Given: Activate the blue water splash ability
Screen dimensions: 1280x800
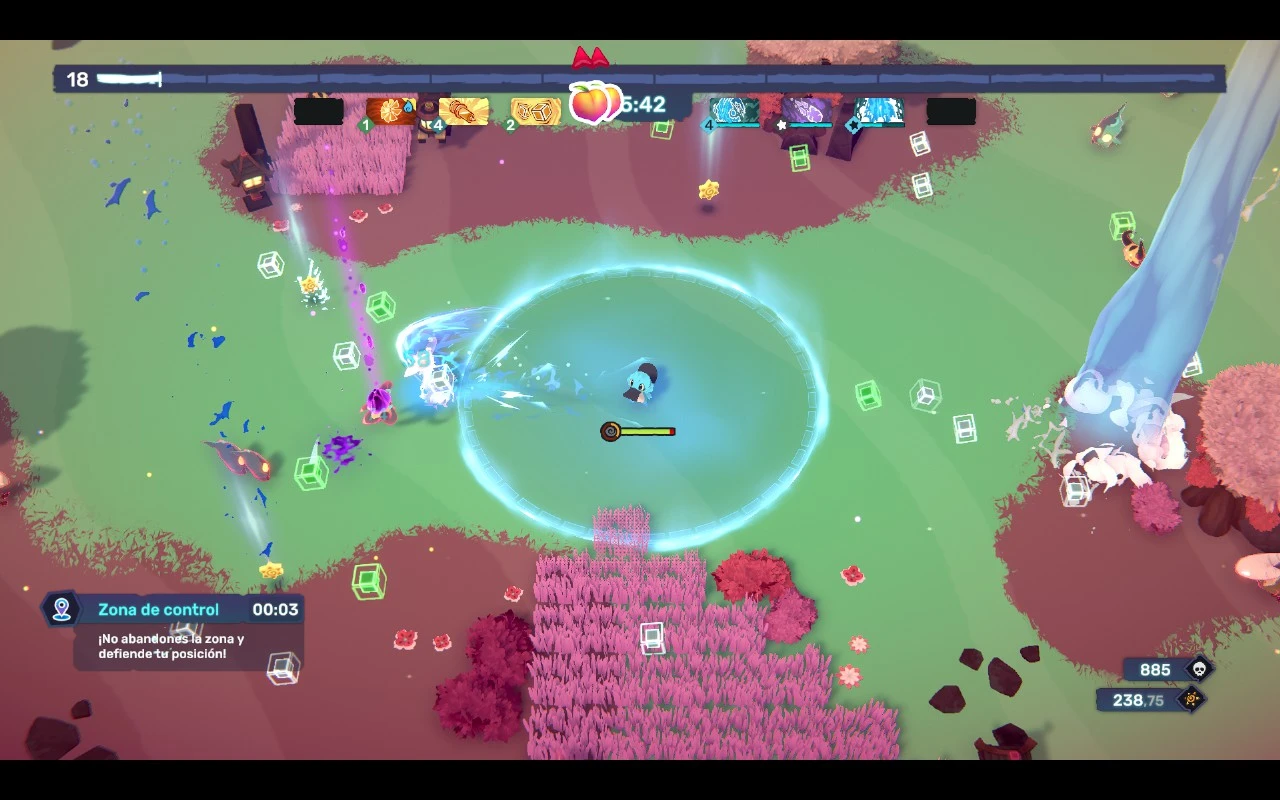Looking at the screenshot, I should (879, 111).
